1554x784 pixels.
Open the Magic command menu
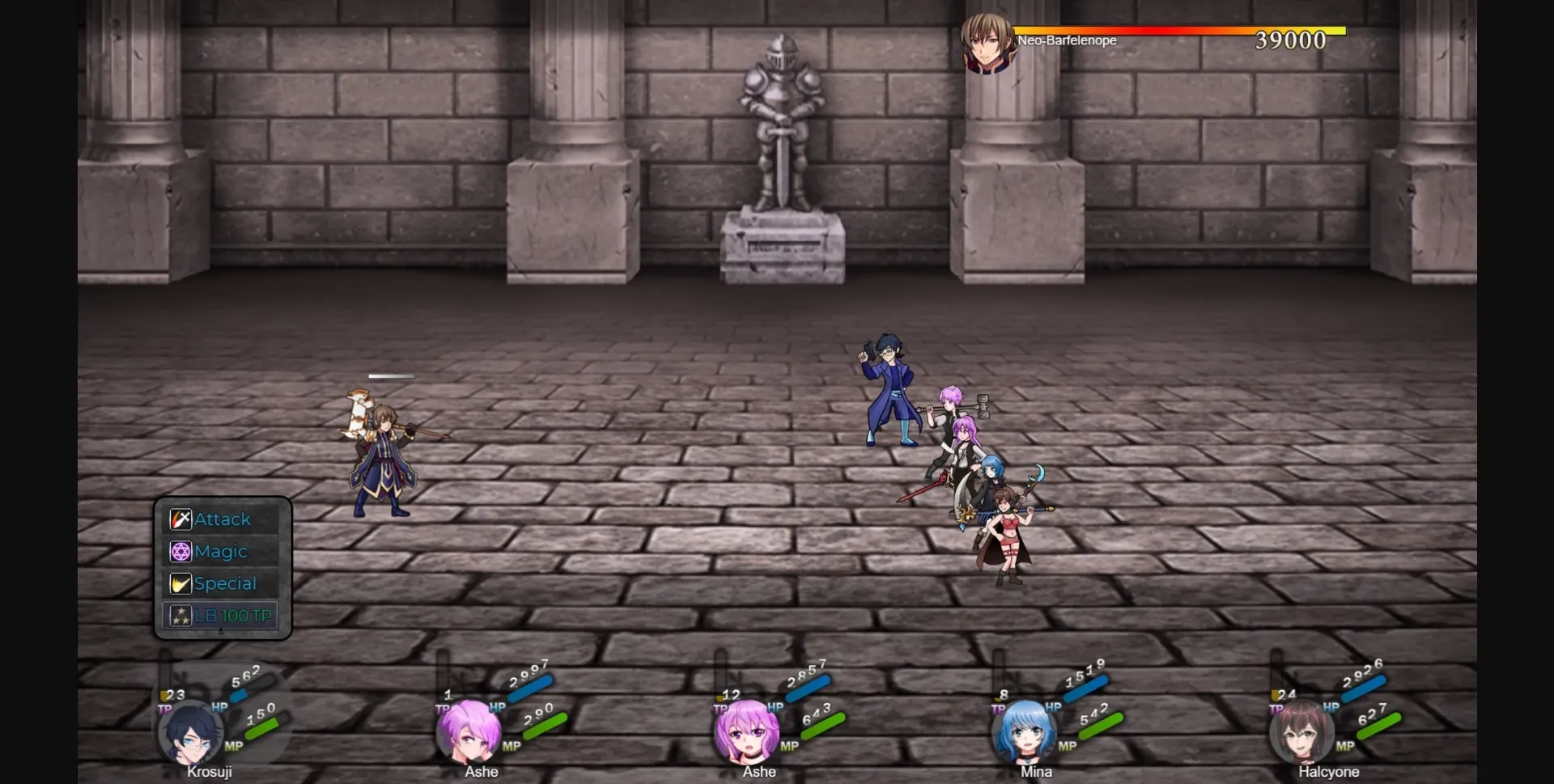[219, 551]
